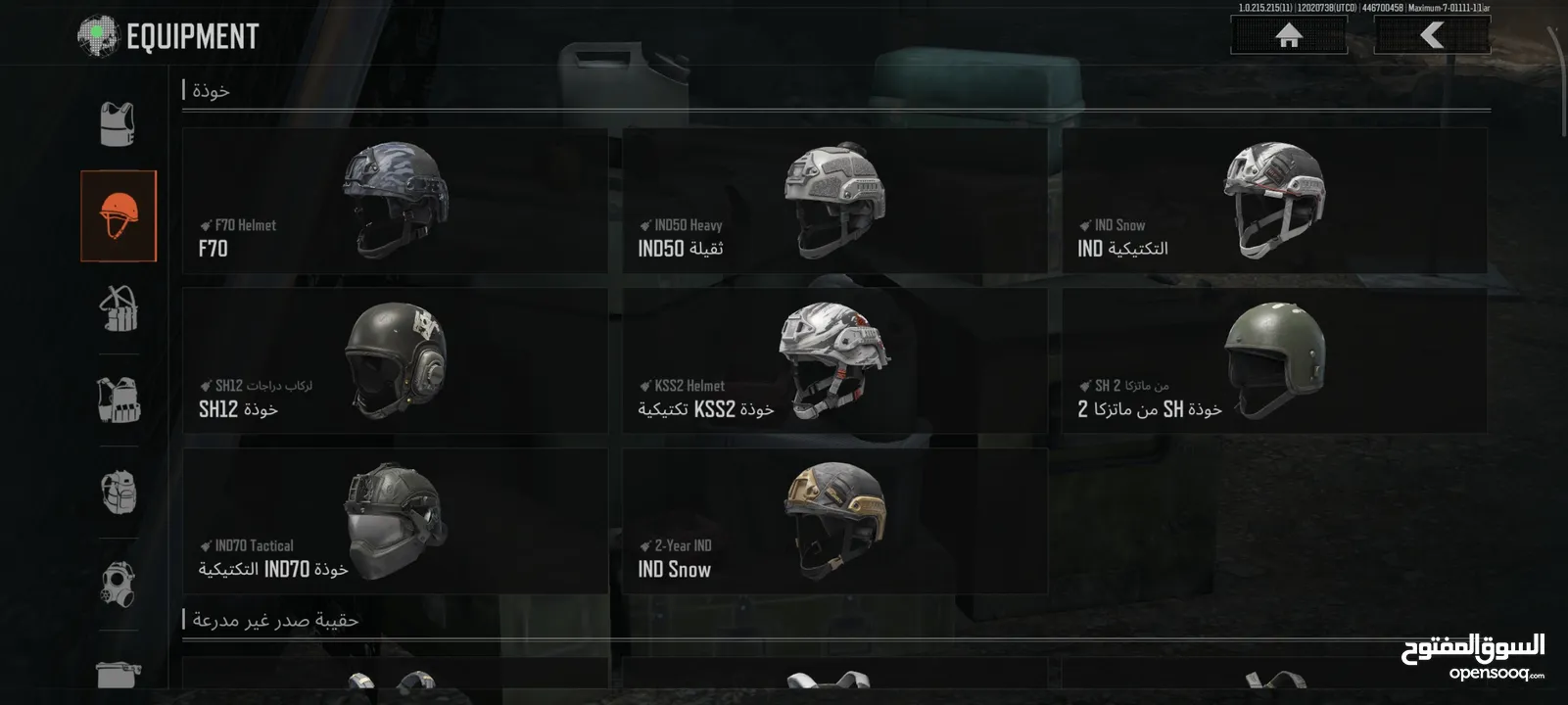The image size is (1568, 705).
Task: Choose the IND50 Heavy helmet
Action: 834,201
